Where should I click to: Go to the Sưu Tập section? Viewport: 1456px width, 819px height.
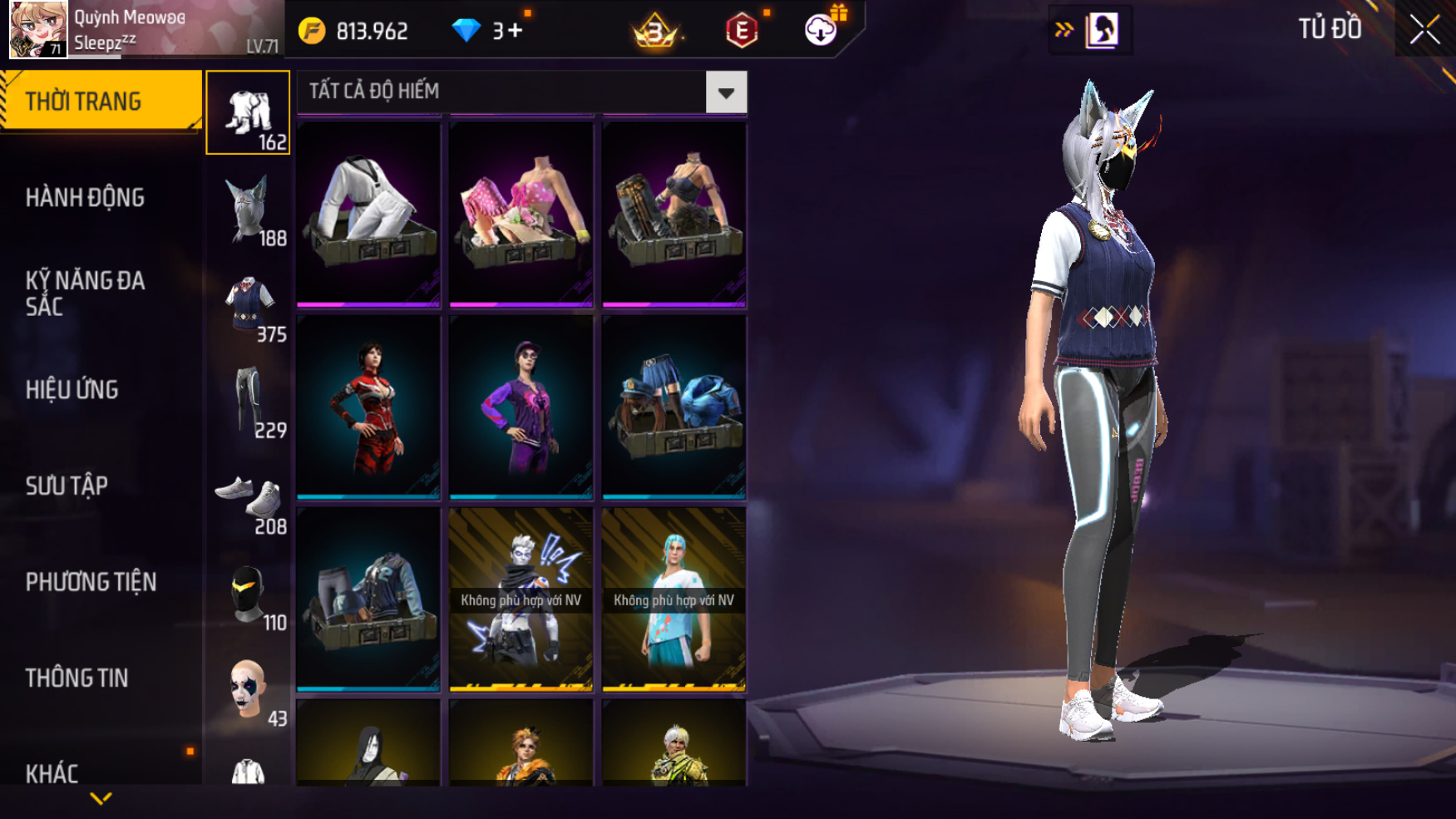pos(67,486)
